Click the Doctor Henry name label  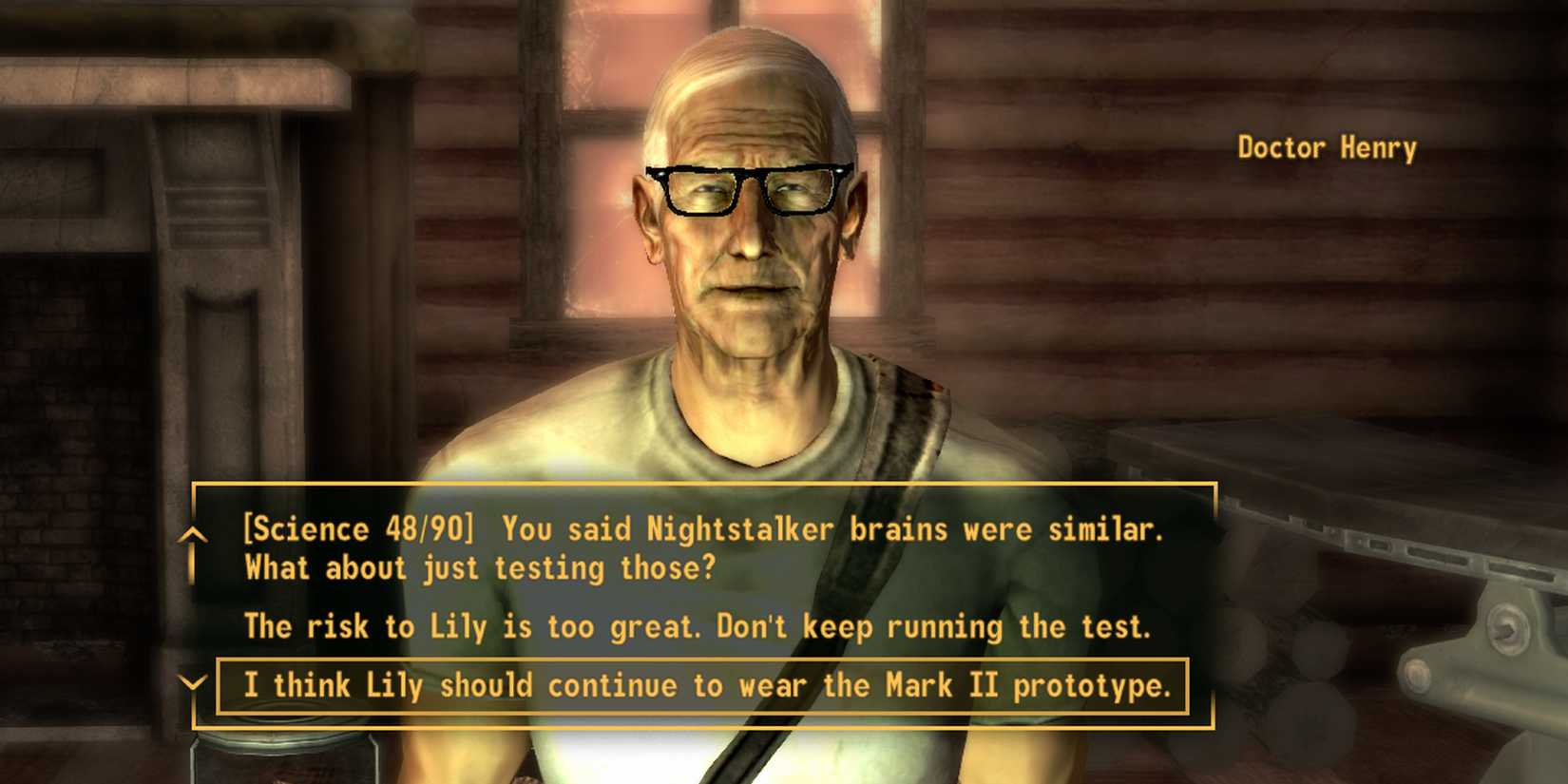click(1327, 148)
